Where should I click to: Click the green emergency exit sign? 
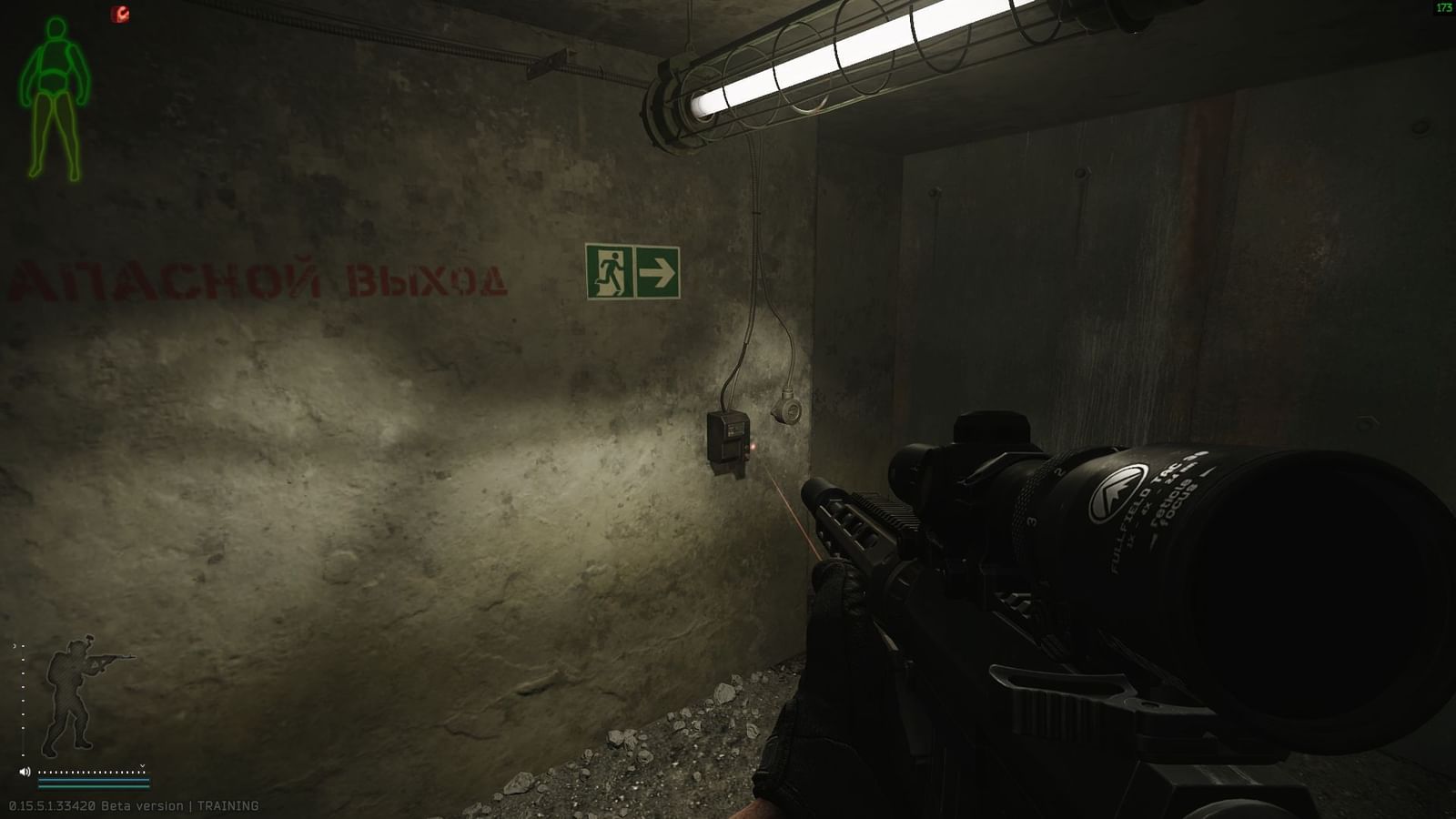coord(633,271)
